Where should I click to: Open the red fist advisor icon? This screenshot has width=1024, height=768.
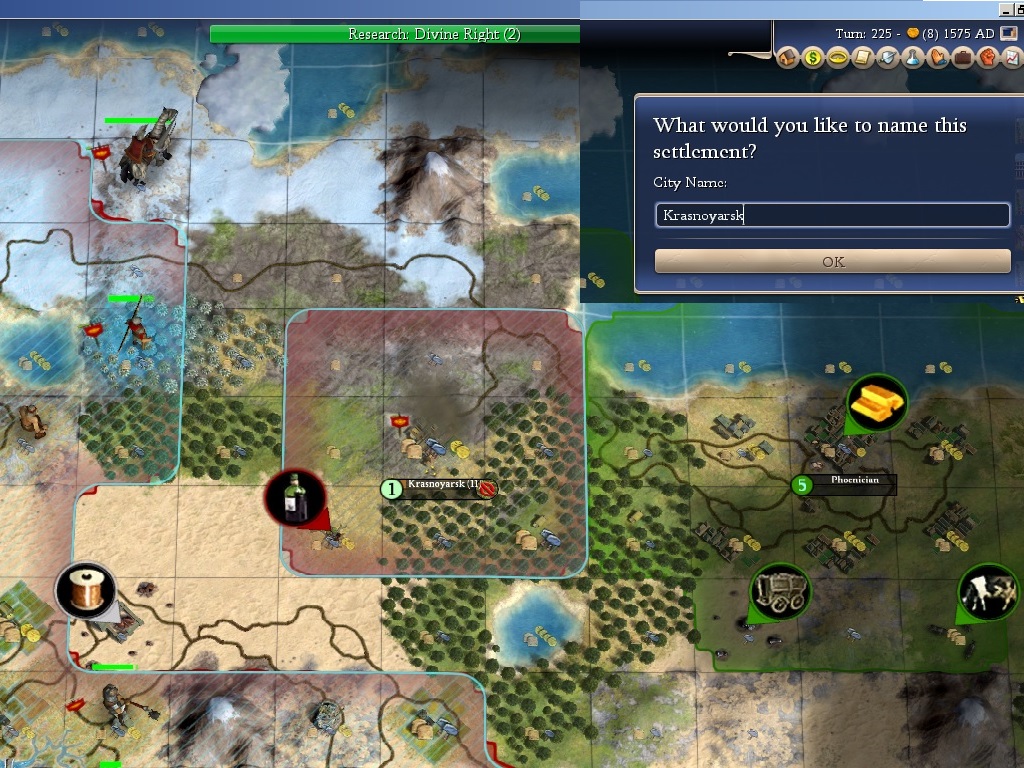tap(986, 58)
